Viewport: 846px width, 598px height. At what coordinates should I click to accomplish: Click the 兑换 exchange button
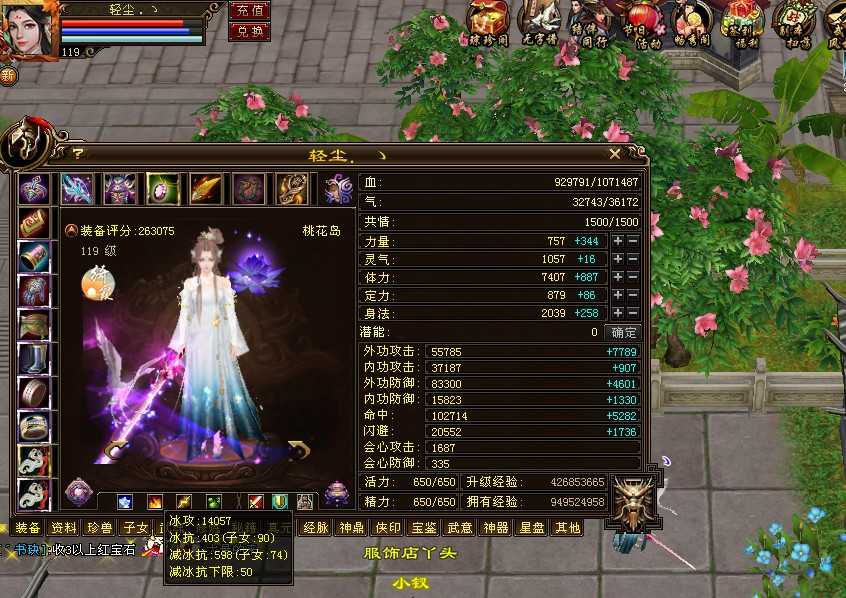[x=249, y=31]
